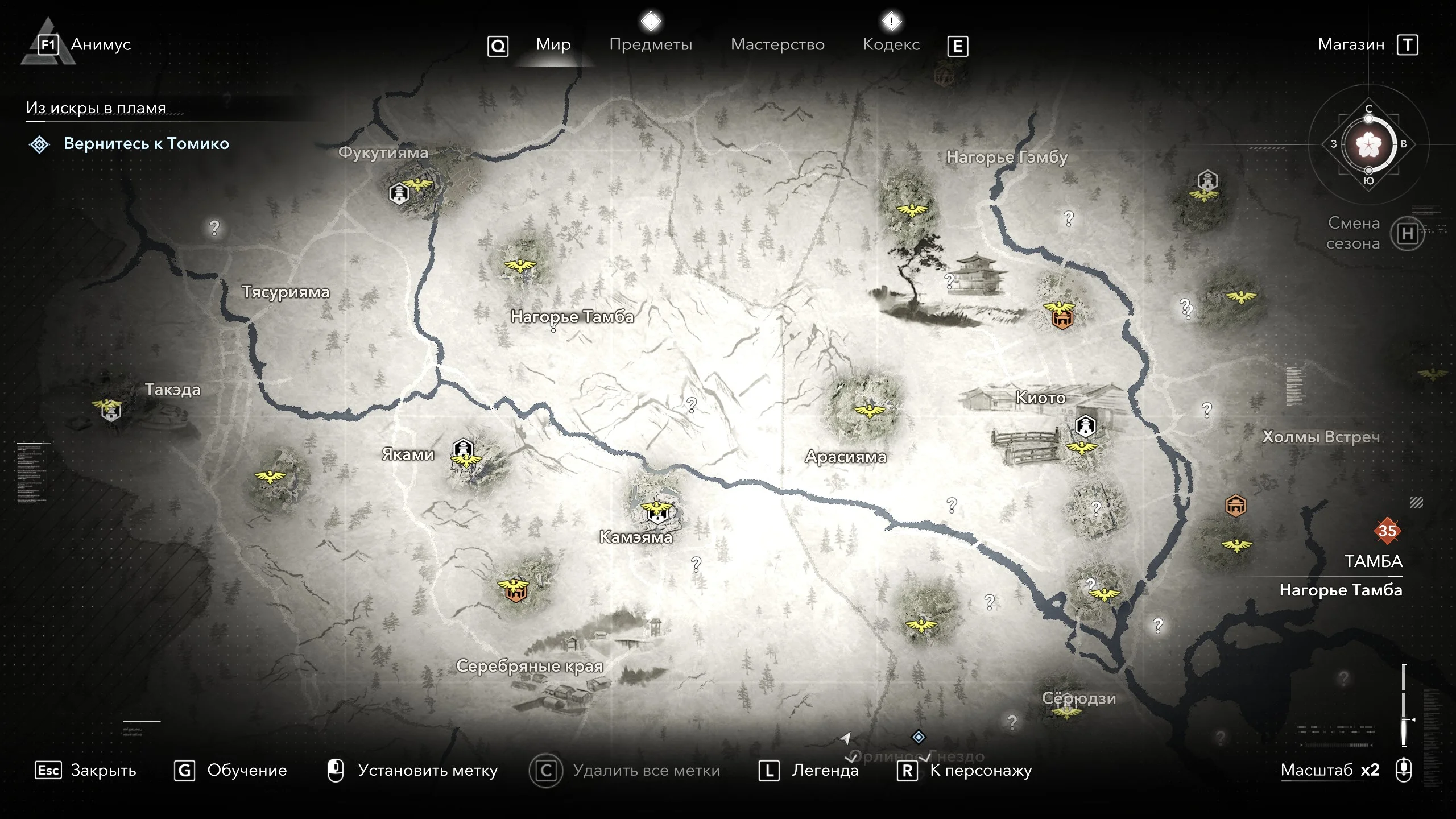Open the Обучение tutorial

point(246,770)
